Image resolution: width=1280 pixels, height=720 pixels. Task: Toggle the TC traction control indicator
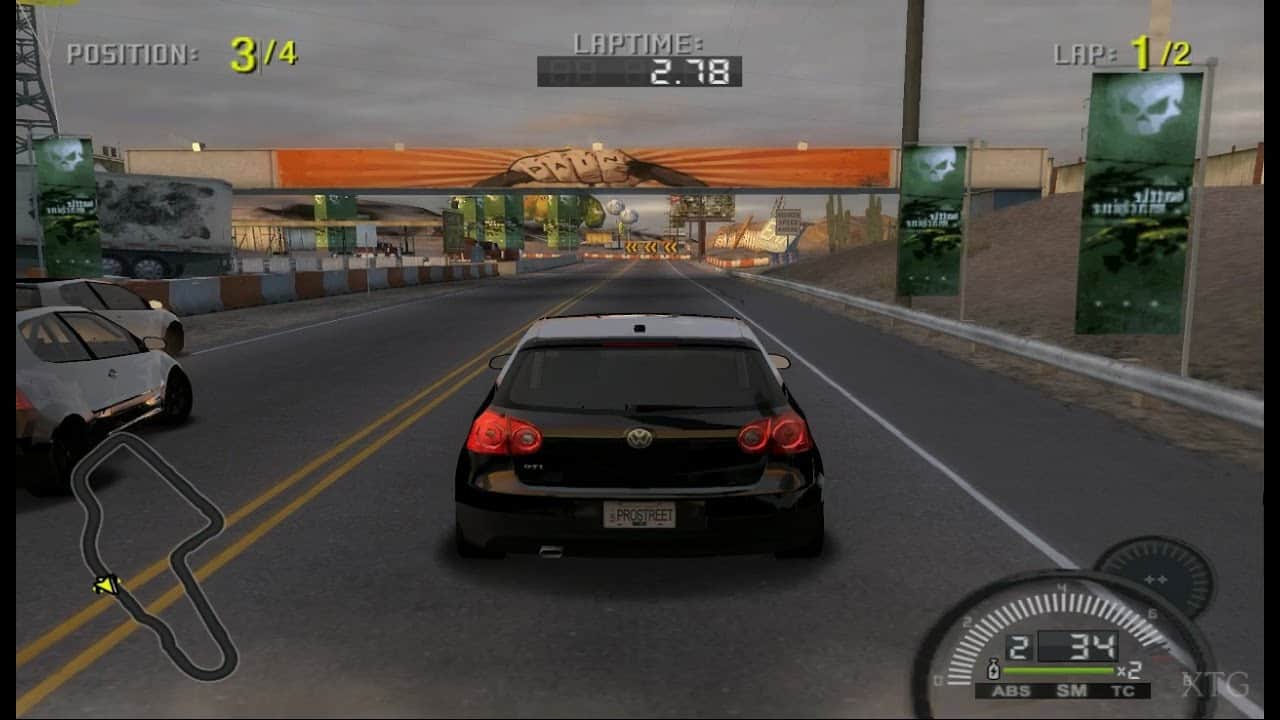[1122, 690]
